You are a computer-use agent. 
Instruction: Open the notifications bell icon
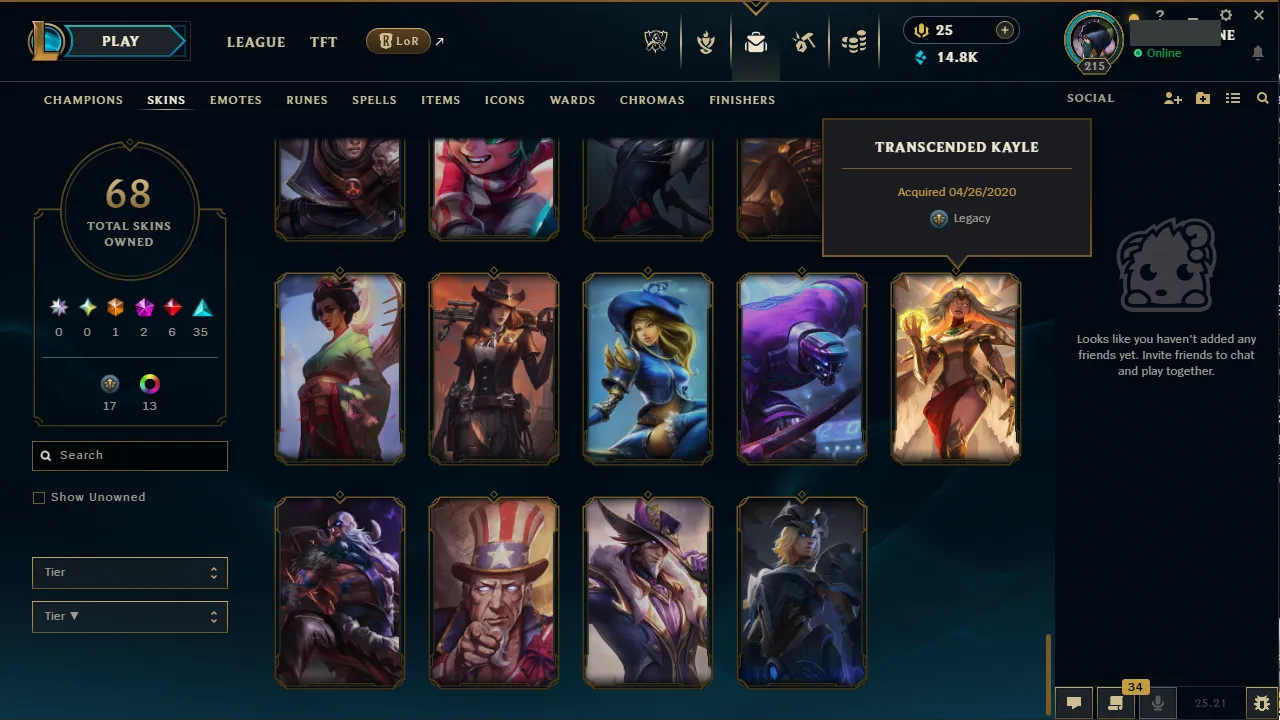tap(1257, 53)
